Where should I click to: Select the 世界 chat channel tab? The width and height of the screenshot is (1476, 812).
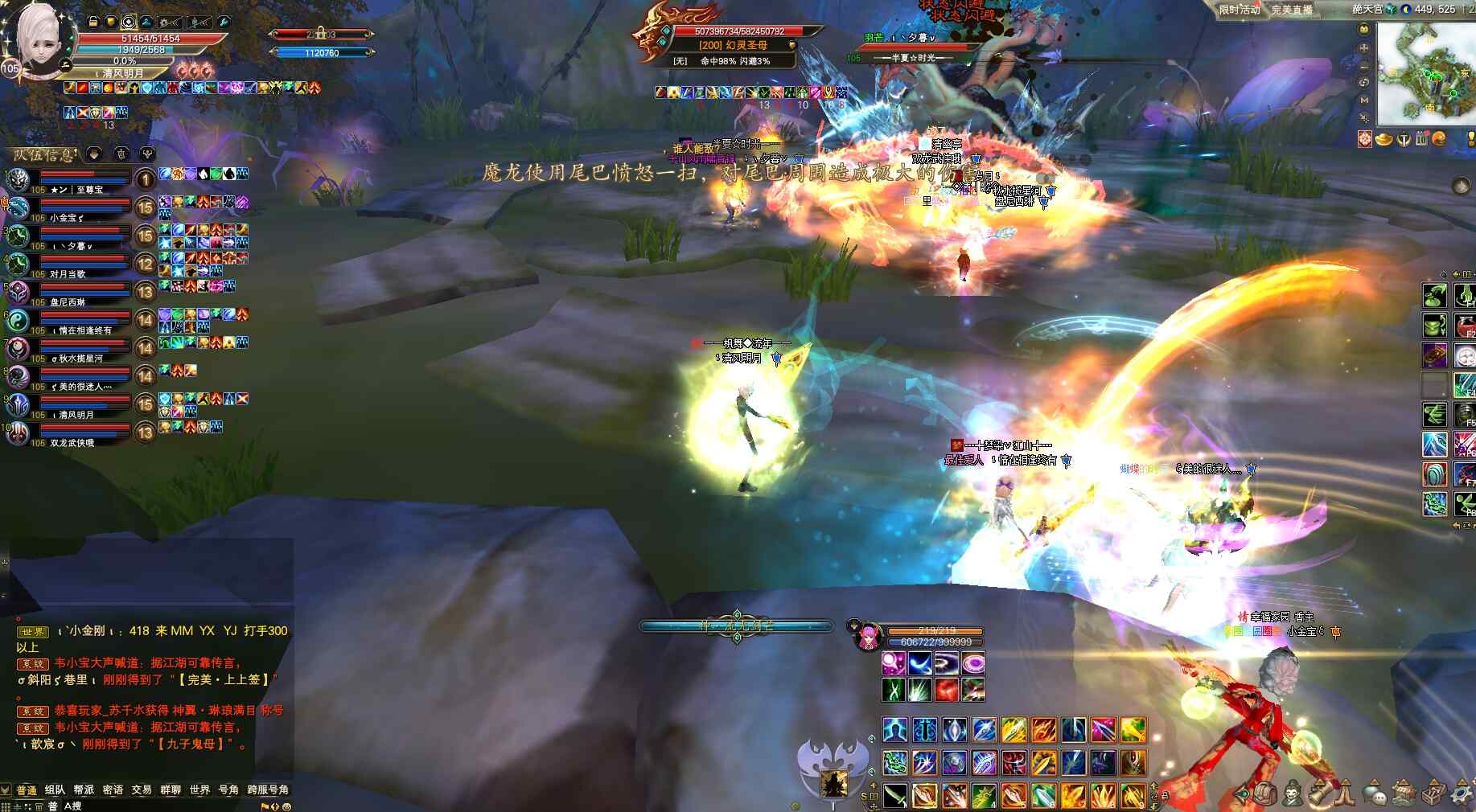199,789
